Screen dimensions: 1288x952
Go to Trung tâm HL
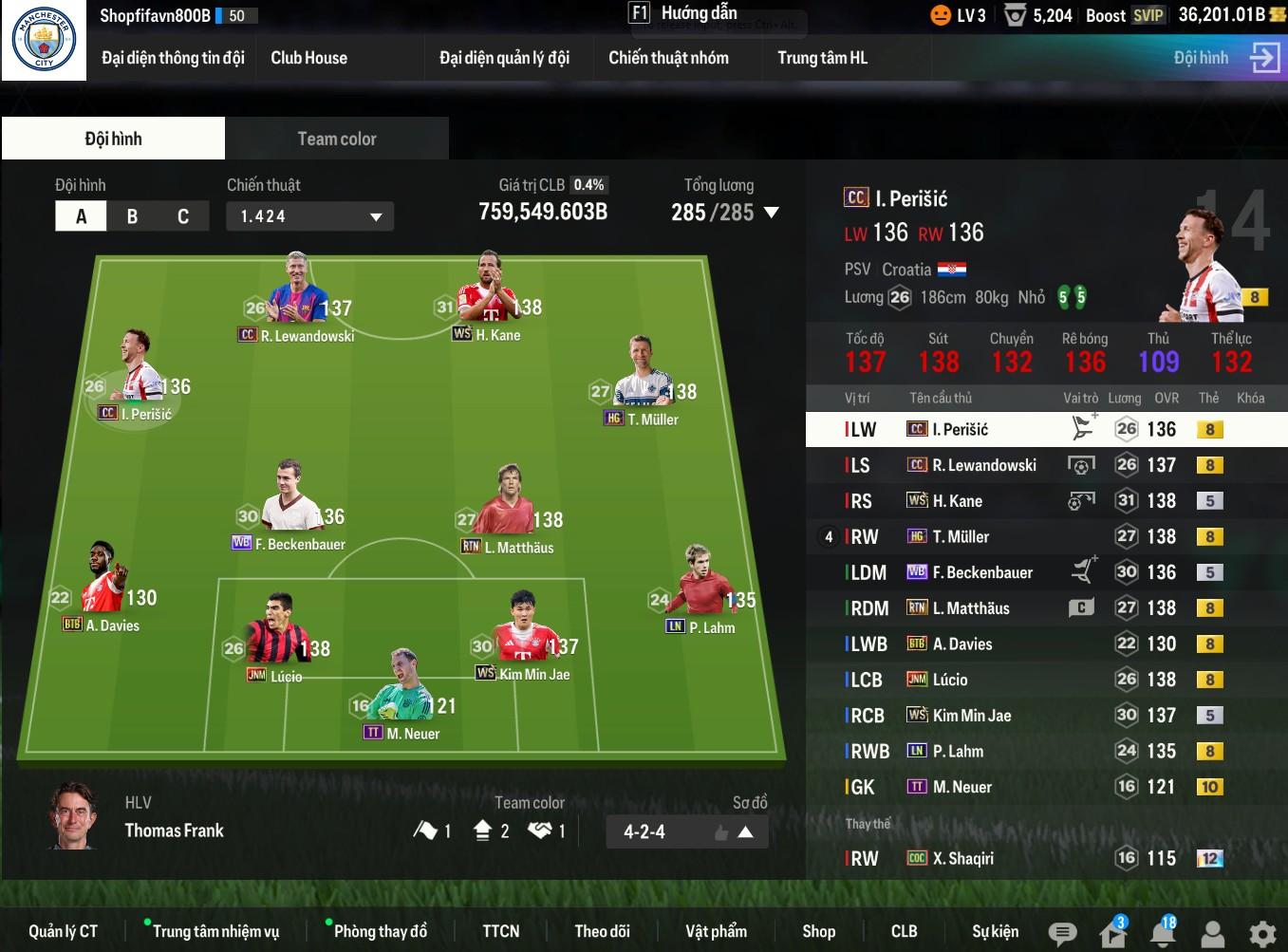822,58
